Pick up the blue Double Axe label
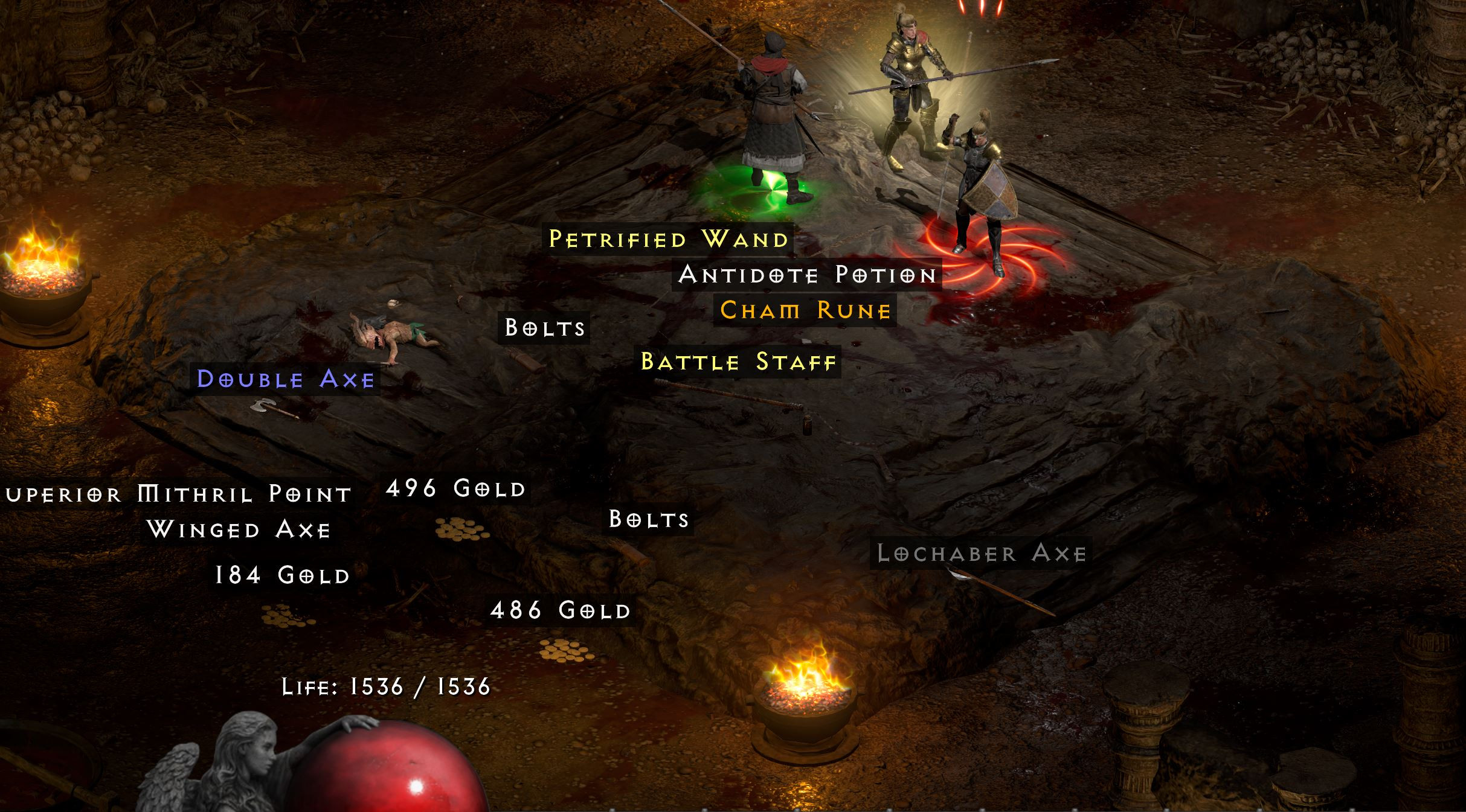This screenshot has width=1466, height=812. [x=286, y=379]
